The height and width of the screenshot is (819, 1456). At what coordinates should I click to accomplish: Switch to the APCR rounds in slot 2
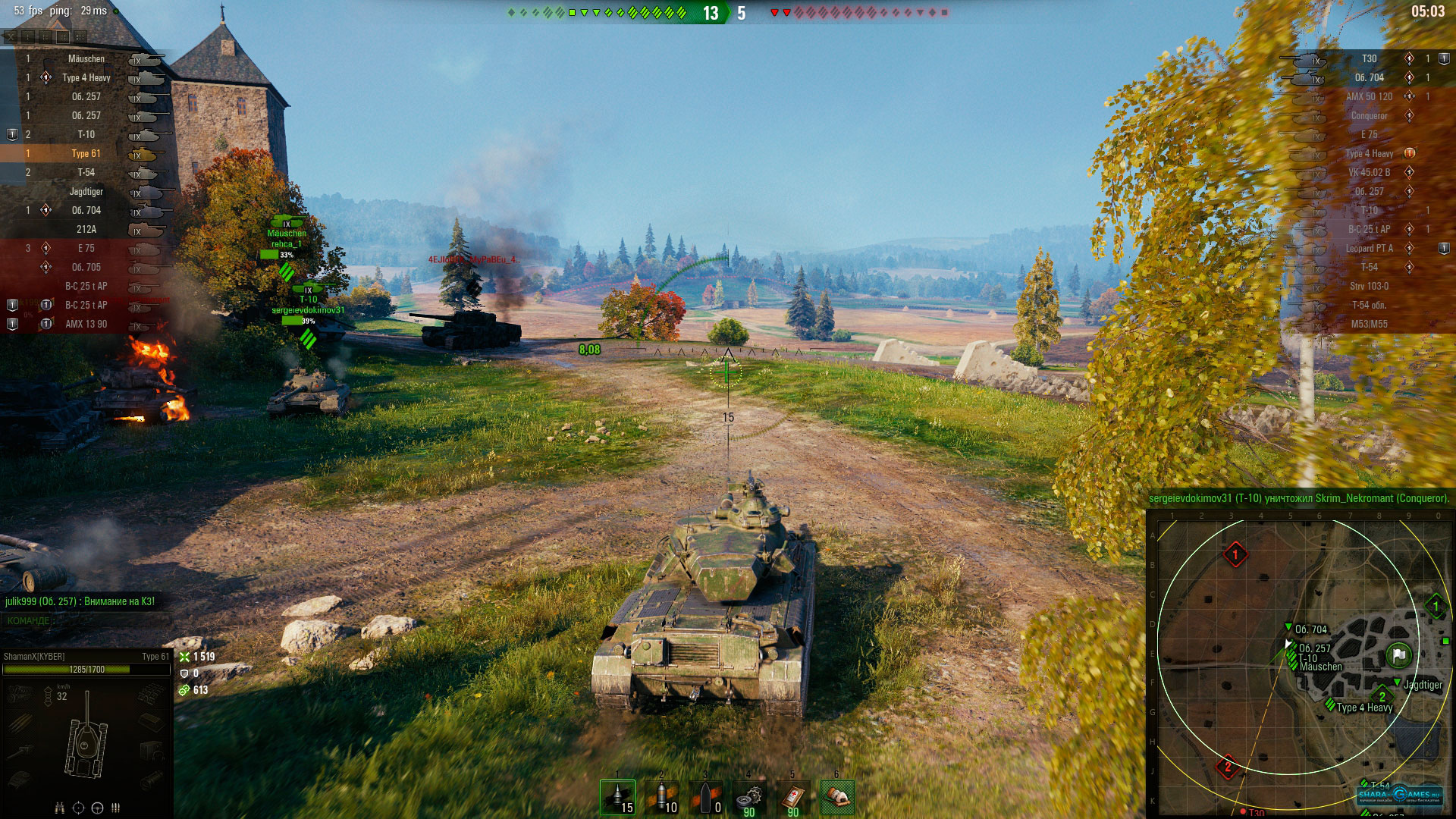pyautogui.click(x=662, y=799)
